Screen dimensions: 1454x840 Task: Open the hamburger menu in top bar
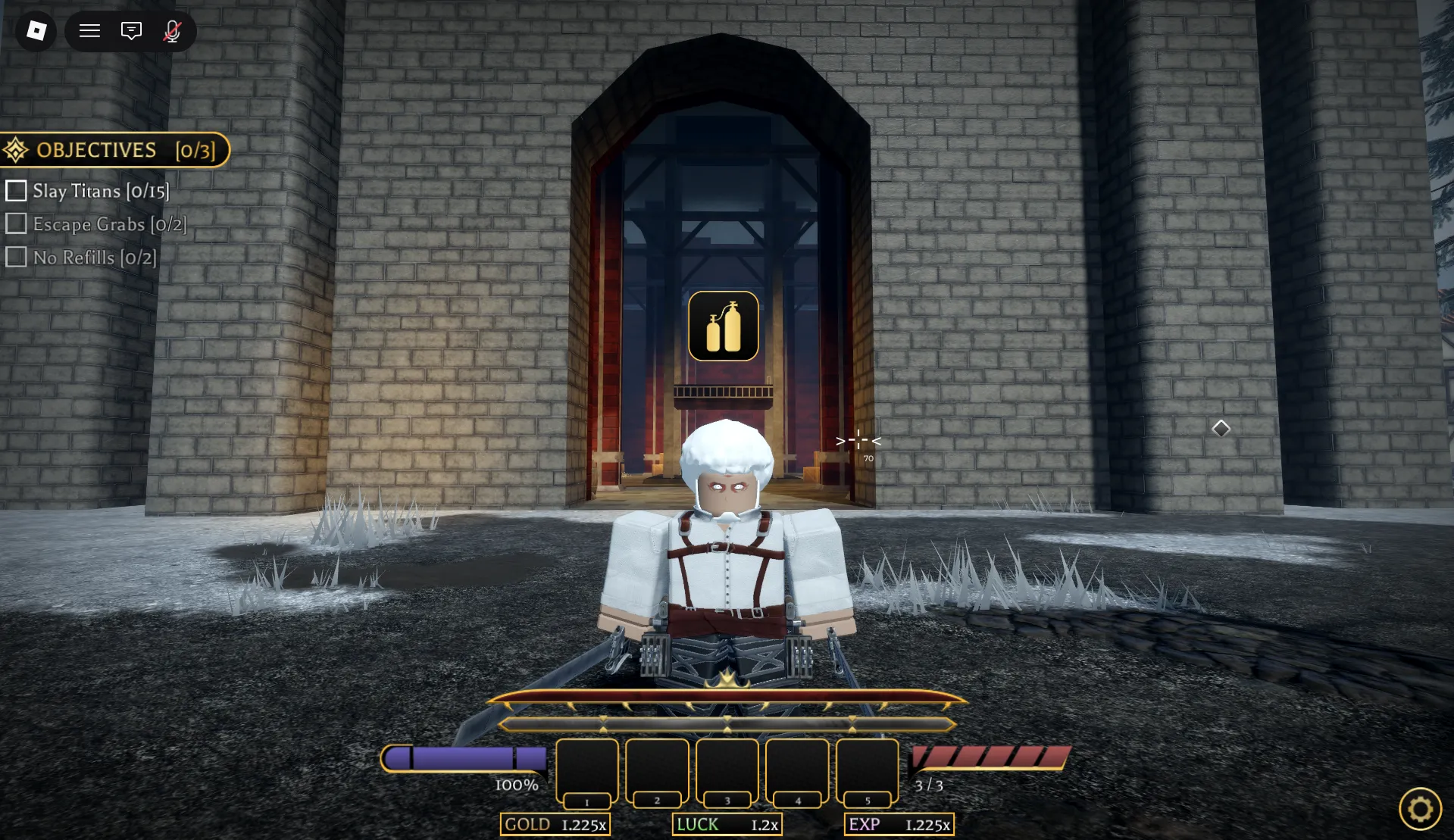[90, 31]
